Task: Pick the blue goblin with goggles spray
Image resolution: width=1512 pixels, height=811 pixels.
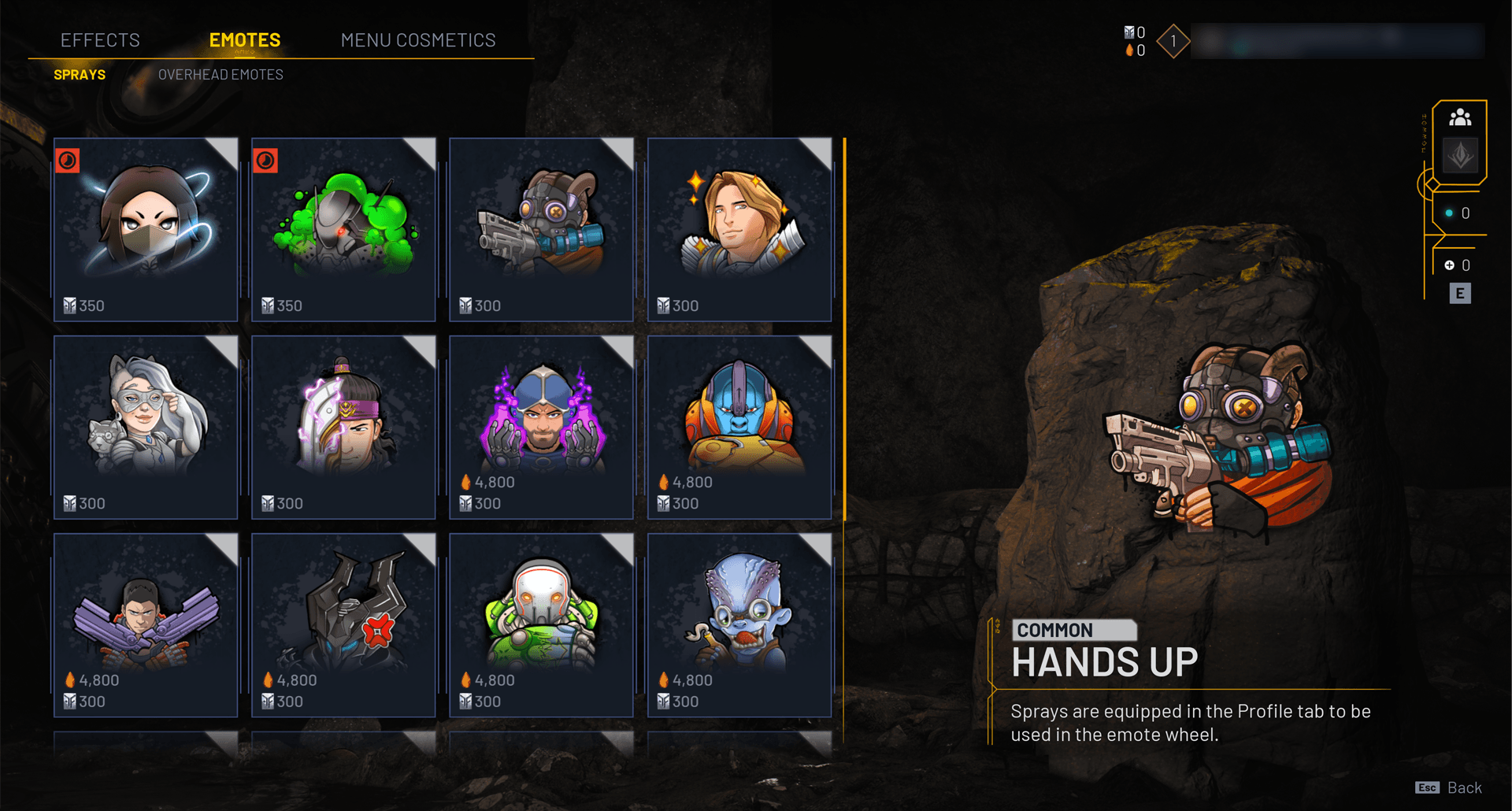Action: (x=739, y=624)
